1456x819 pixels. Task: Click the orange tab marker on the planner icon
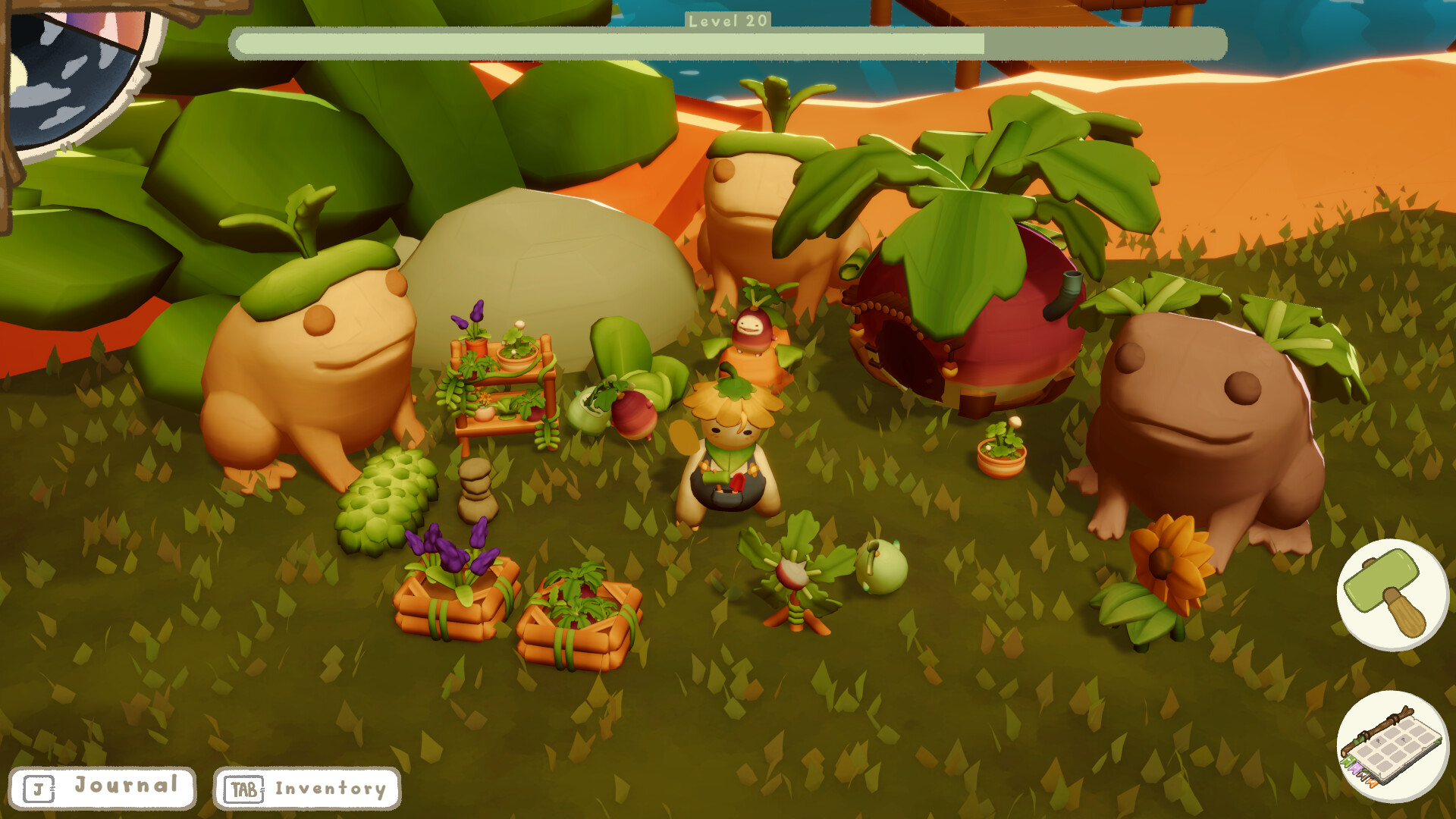click(1371, 783)
